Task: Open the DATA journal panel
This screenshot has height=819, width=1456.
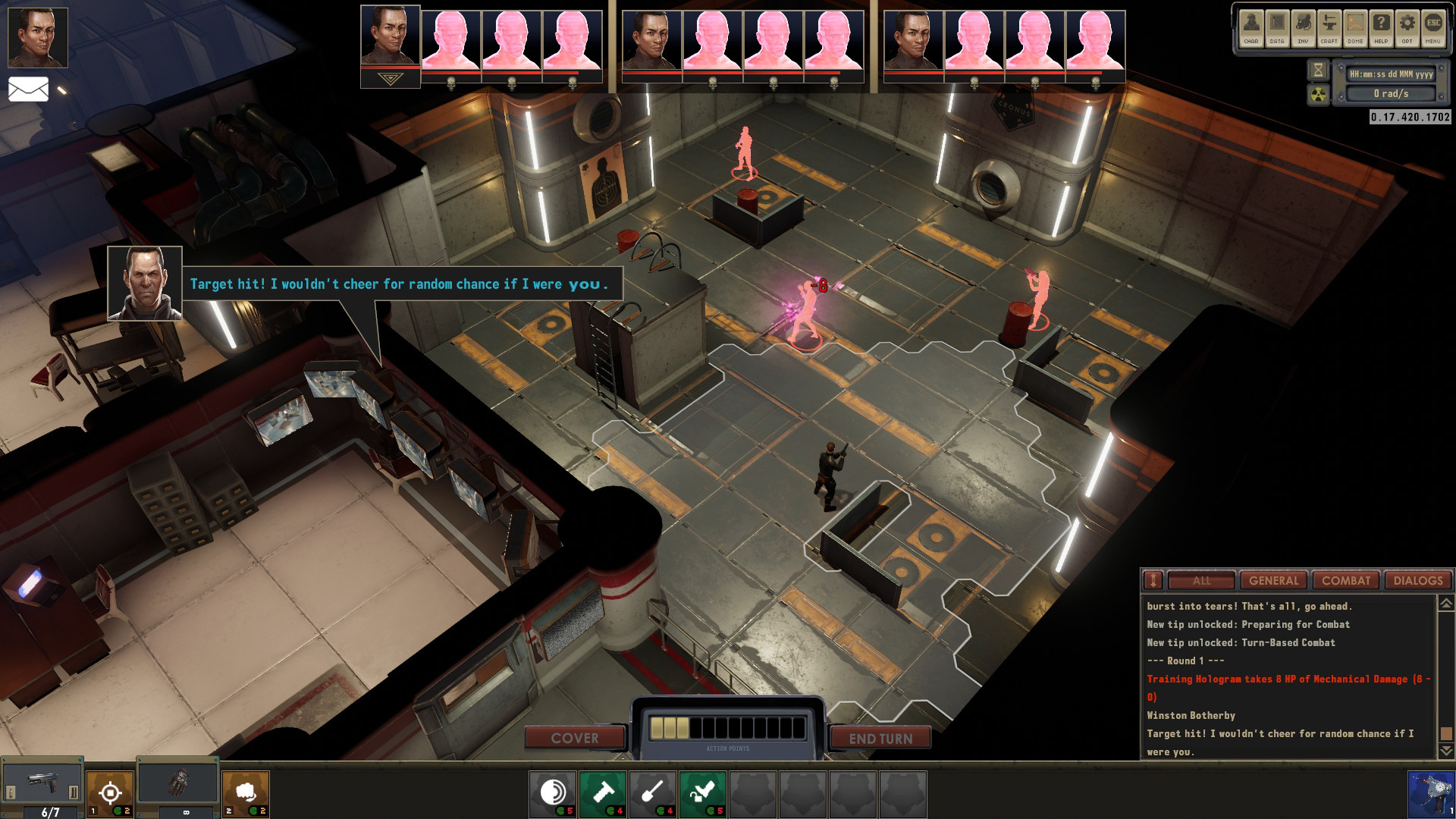Action: tap(1278, 28)
